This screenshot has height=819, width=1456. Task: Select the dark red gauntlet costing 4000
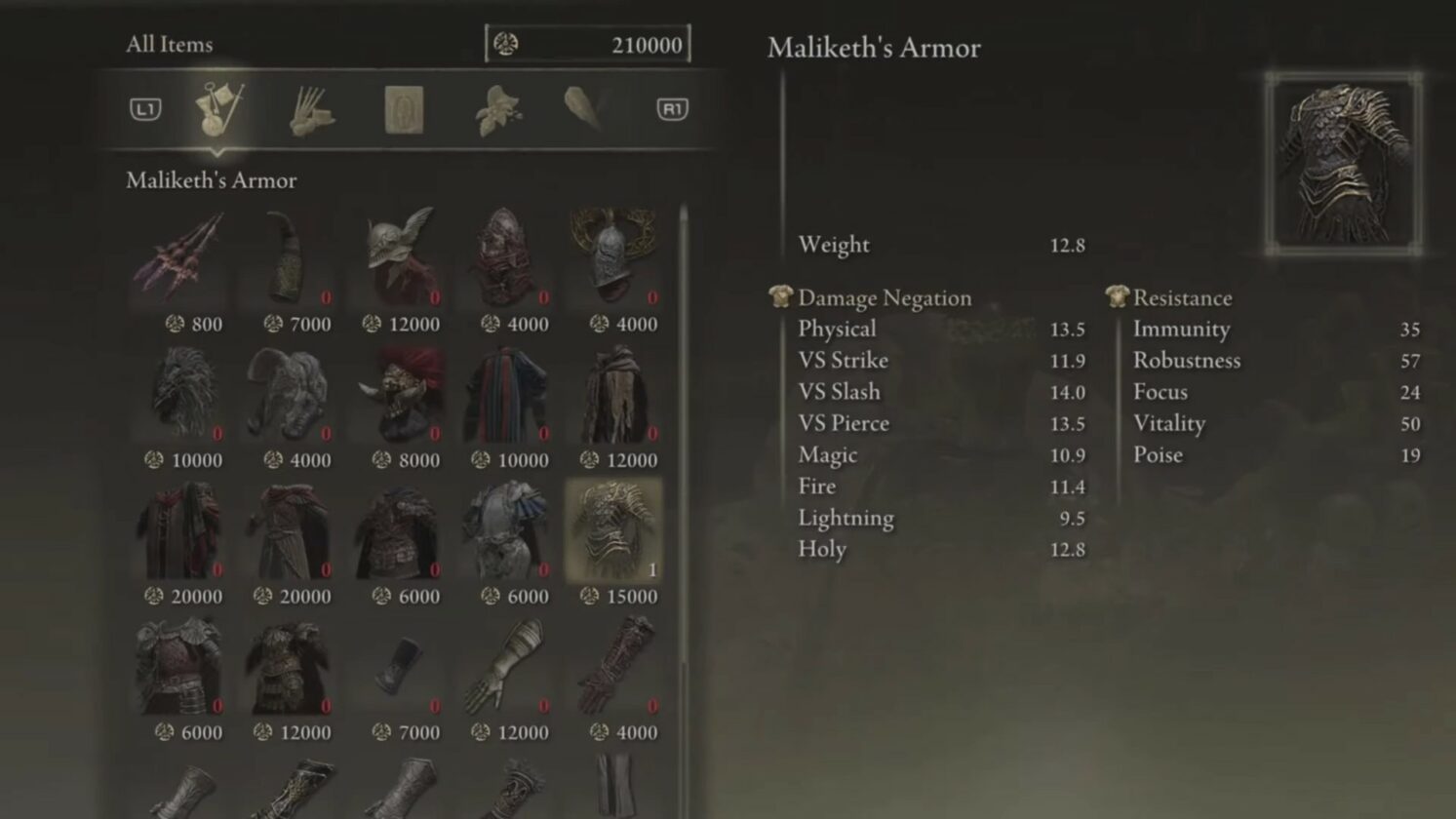pyautogui.click(x=615, y=667)
